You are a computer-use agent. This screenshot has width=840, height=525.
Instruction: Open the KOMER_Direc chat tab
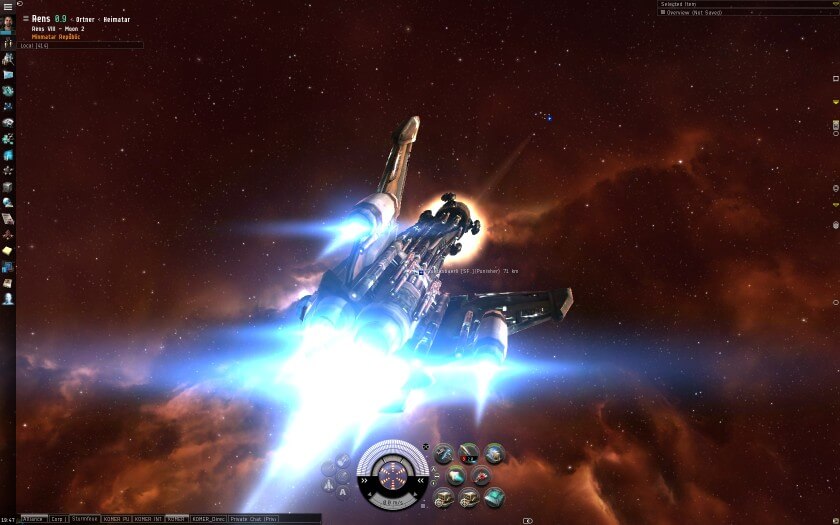[x=207, y=519]
